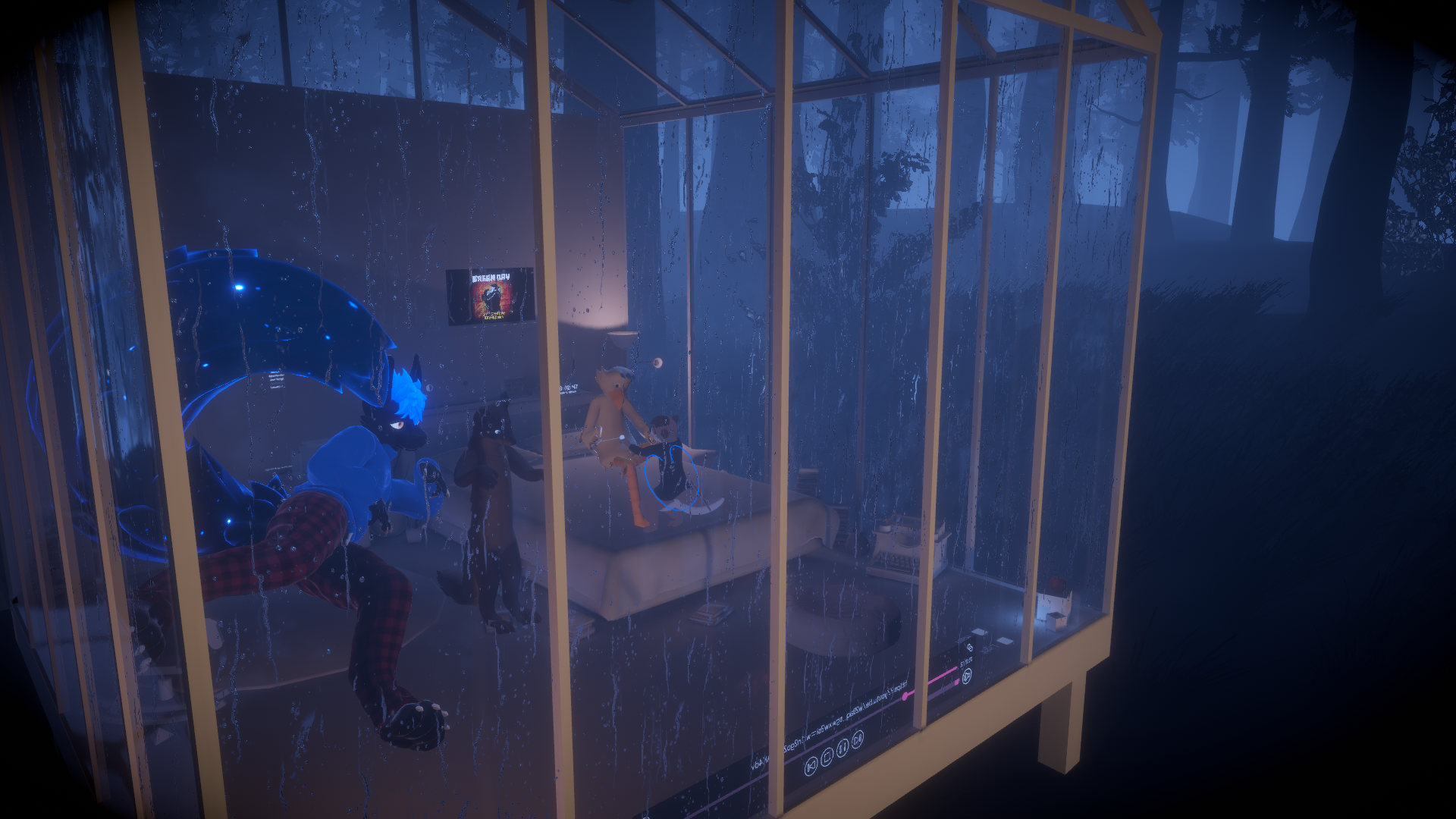Click the skip-track button with bar and triangle
The width and height of the screenshot is (1456, 819).
[811, 766]
